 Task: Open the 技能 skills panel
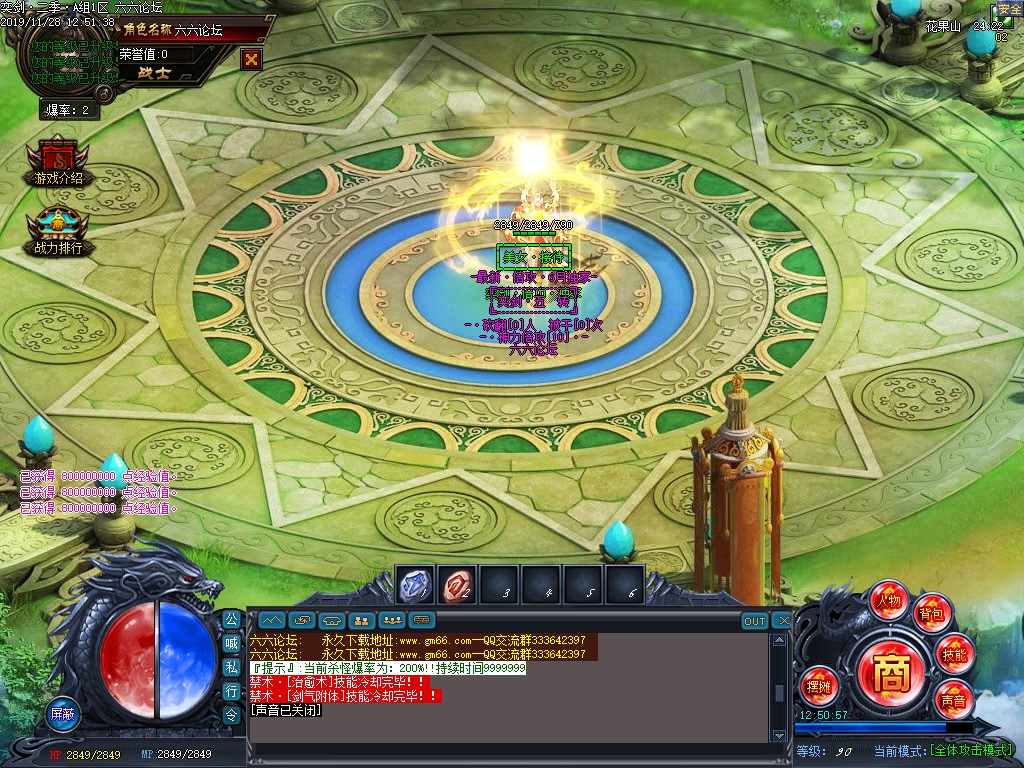tap(954, 655)
